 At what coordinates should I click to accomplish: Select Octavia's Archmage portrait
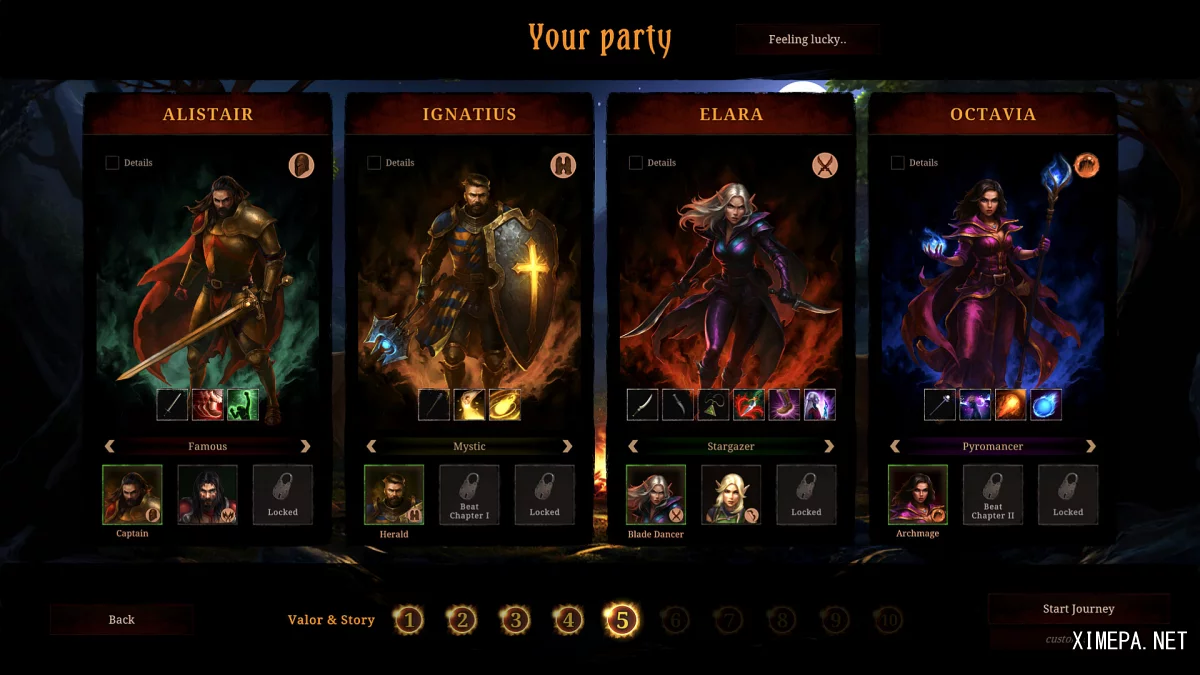point(918,495)
